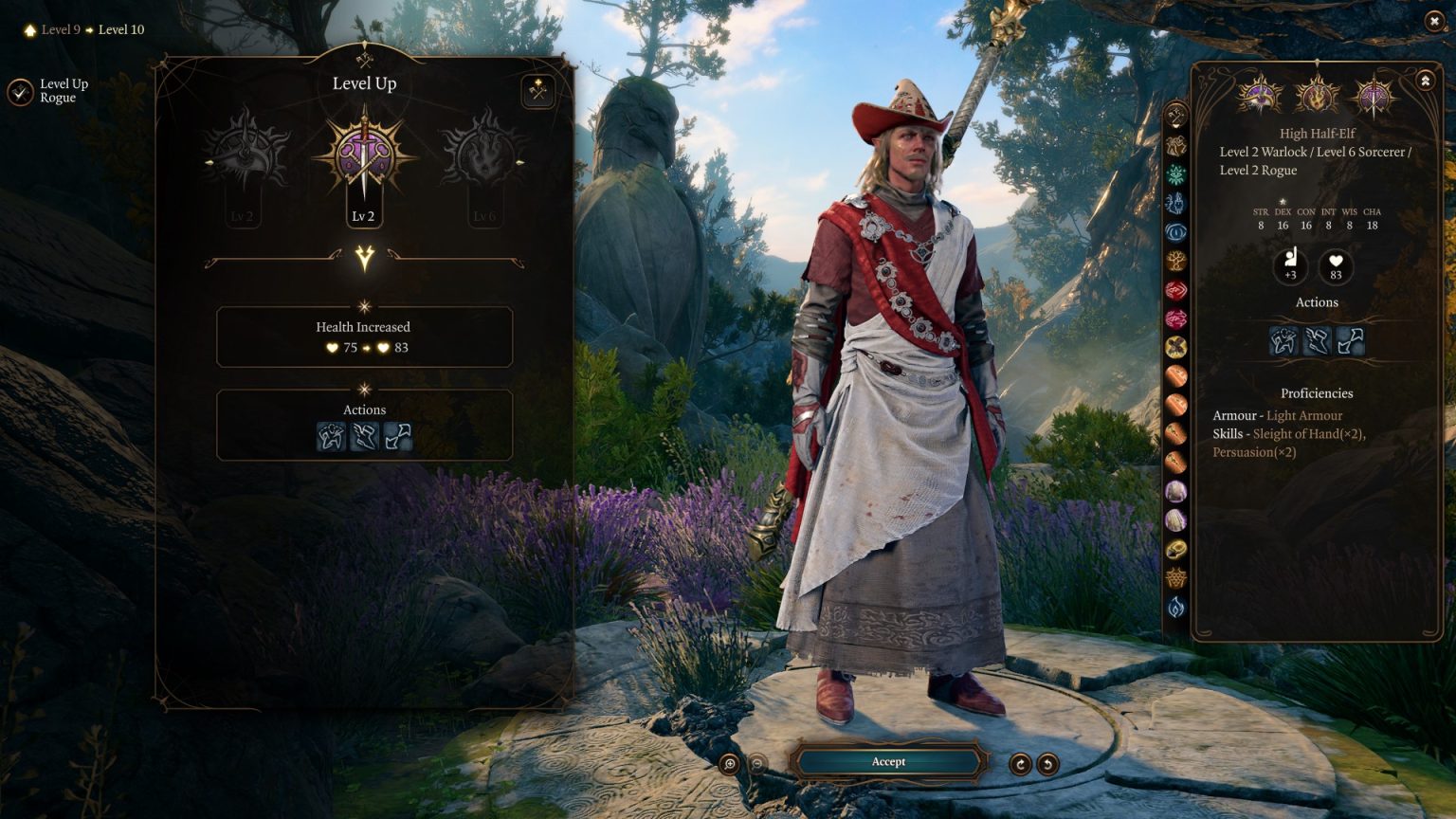This screenshot has width=1456, height=819.
Task: Rotate character preview counter-clockwise
Action: (1047, 764)
